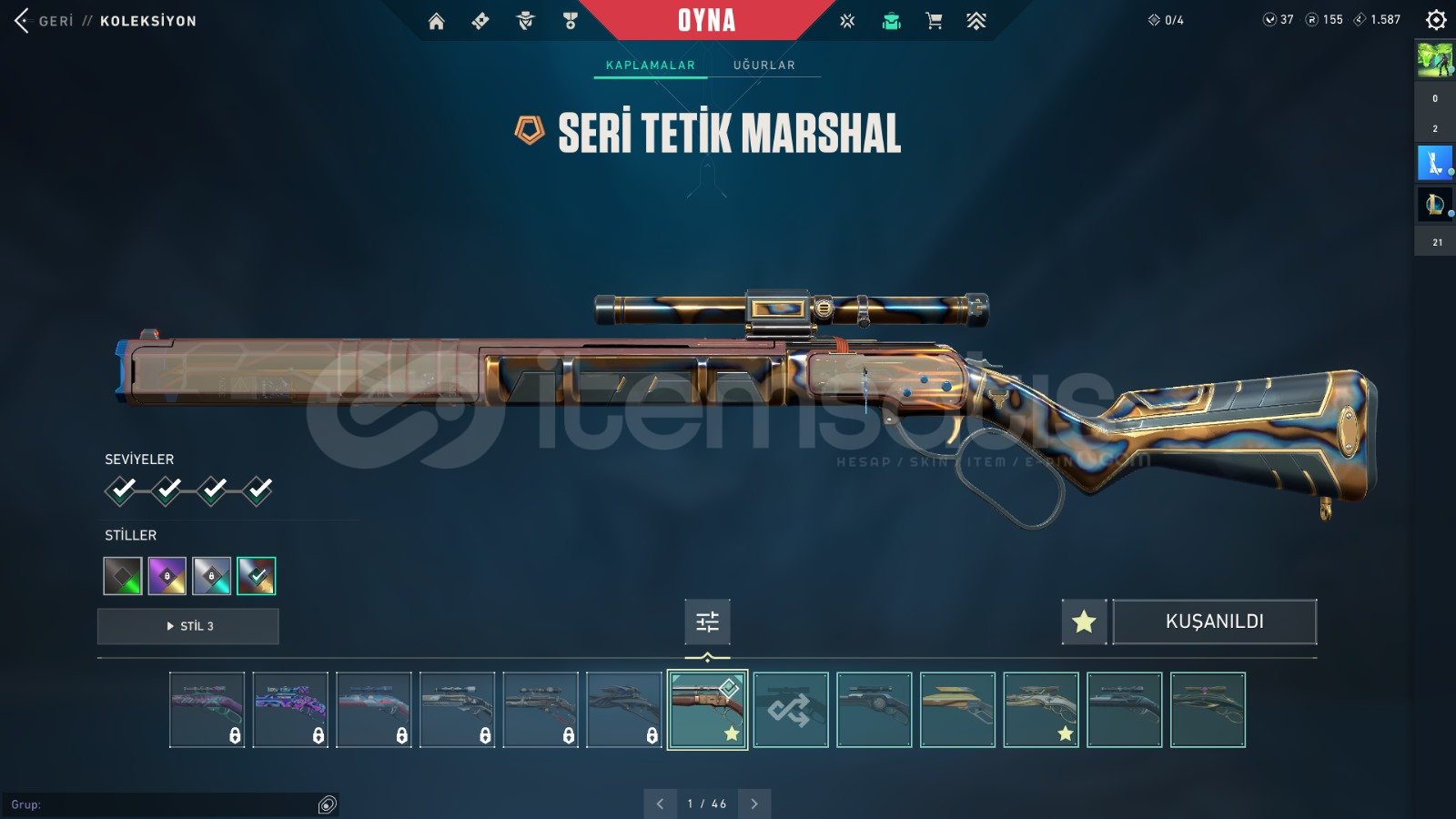1456x819 pixels.
Task: Open the store shopping cart icon
Action: (x=934, y=21)
